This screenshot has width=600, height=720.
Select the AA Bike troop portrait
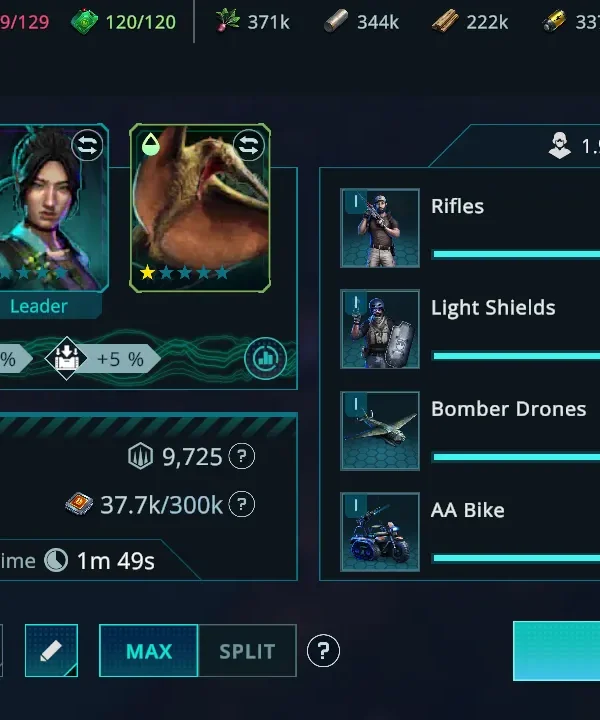[x=380, y=531]
